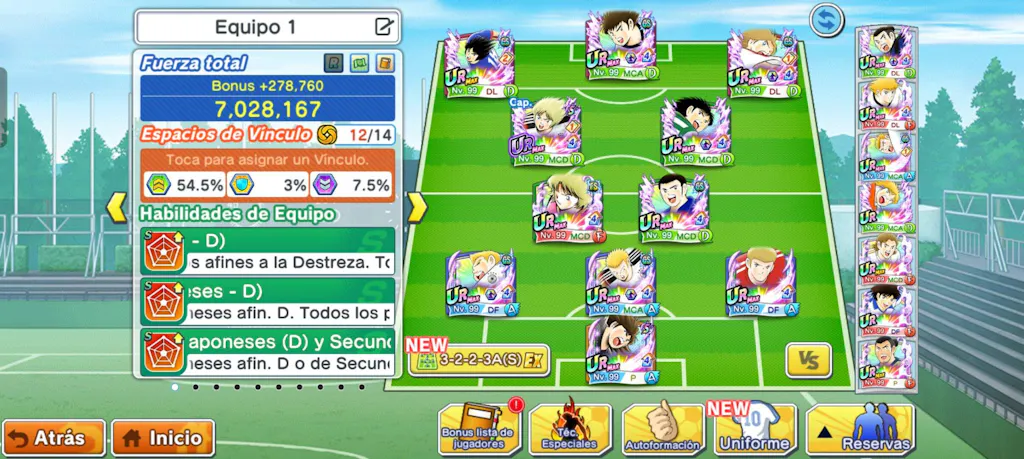Edit the Equipo 1 team name
This screenshot has width=1024, height=459.
pos(383,27)
